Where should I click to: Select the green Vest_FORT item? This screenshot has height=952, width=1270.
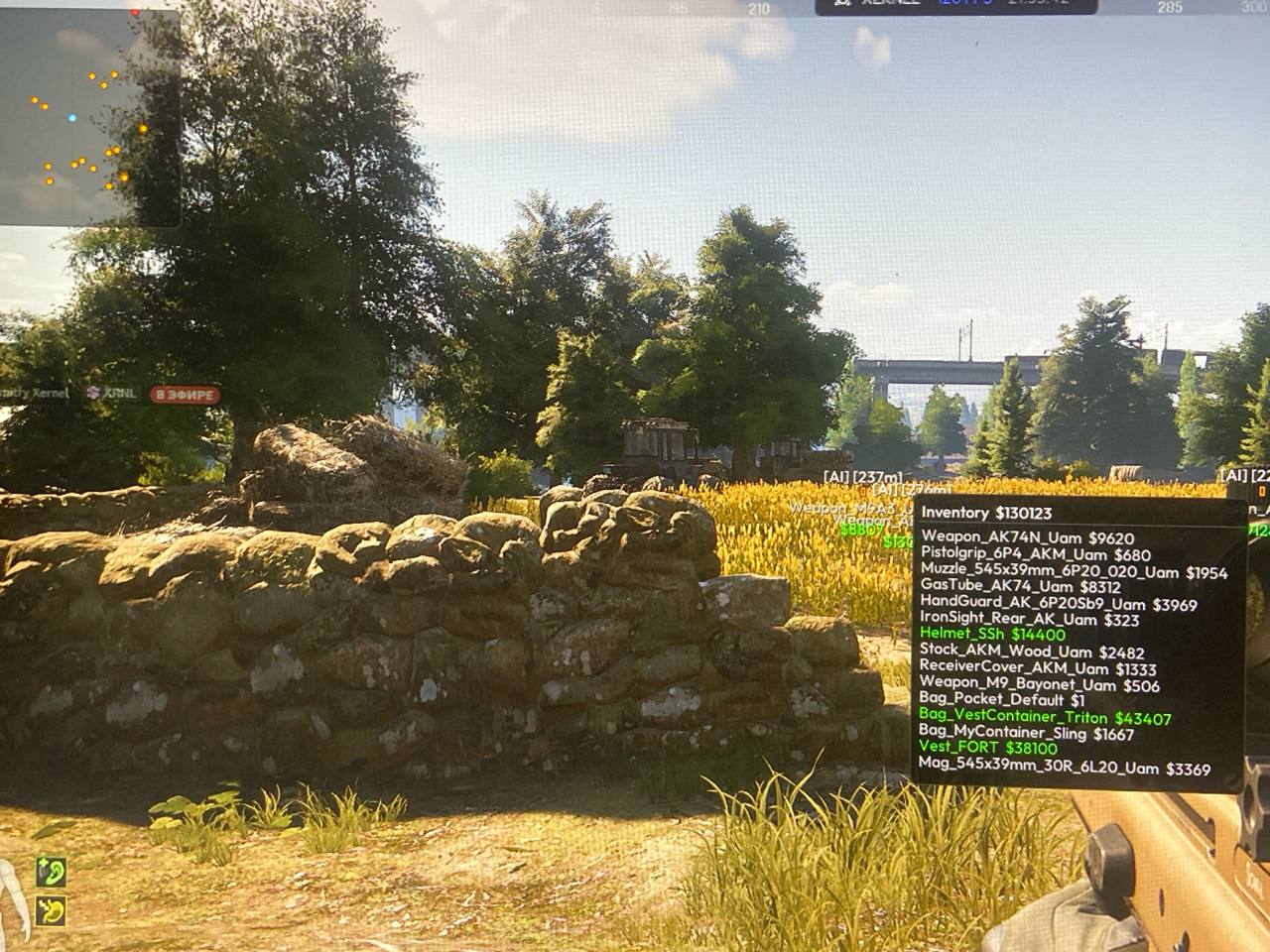pyautogui.click(x=988, y=748)
